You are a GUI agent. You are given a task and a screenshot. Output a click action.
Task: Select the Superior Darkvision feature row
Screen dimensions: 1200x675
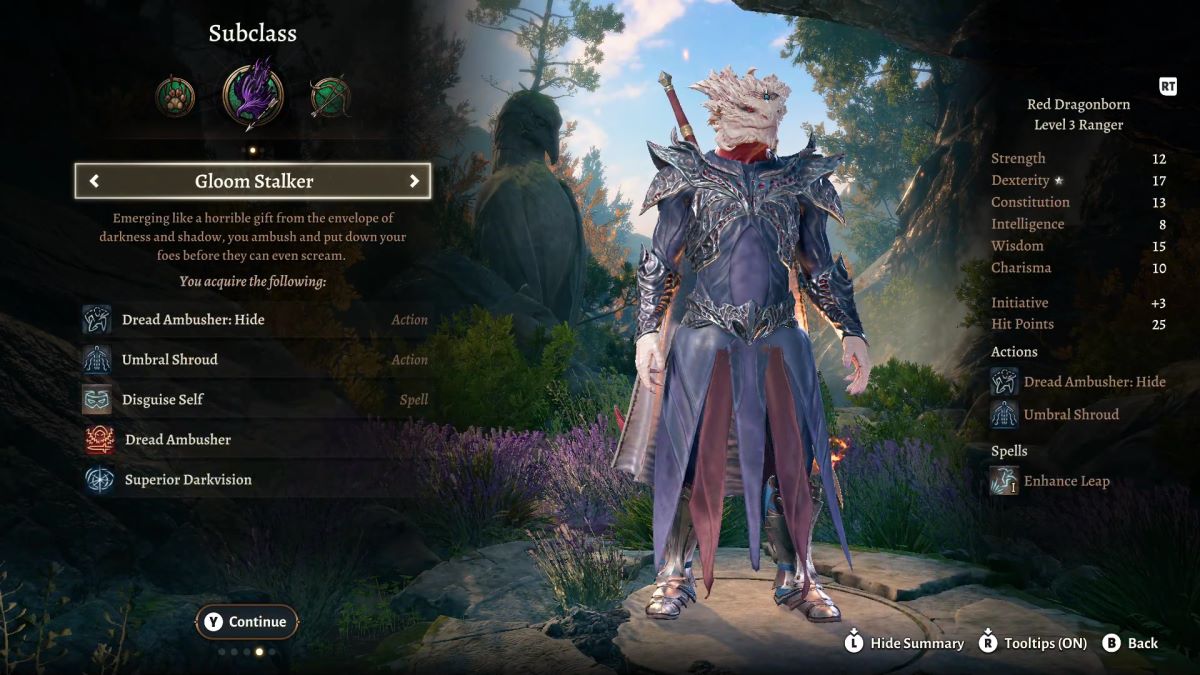254,480
